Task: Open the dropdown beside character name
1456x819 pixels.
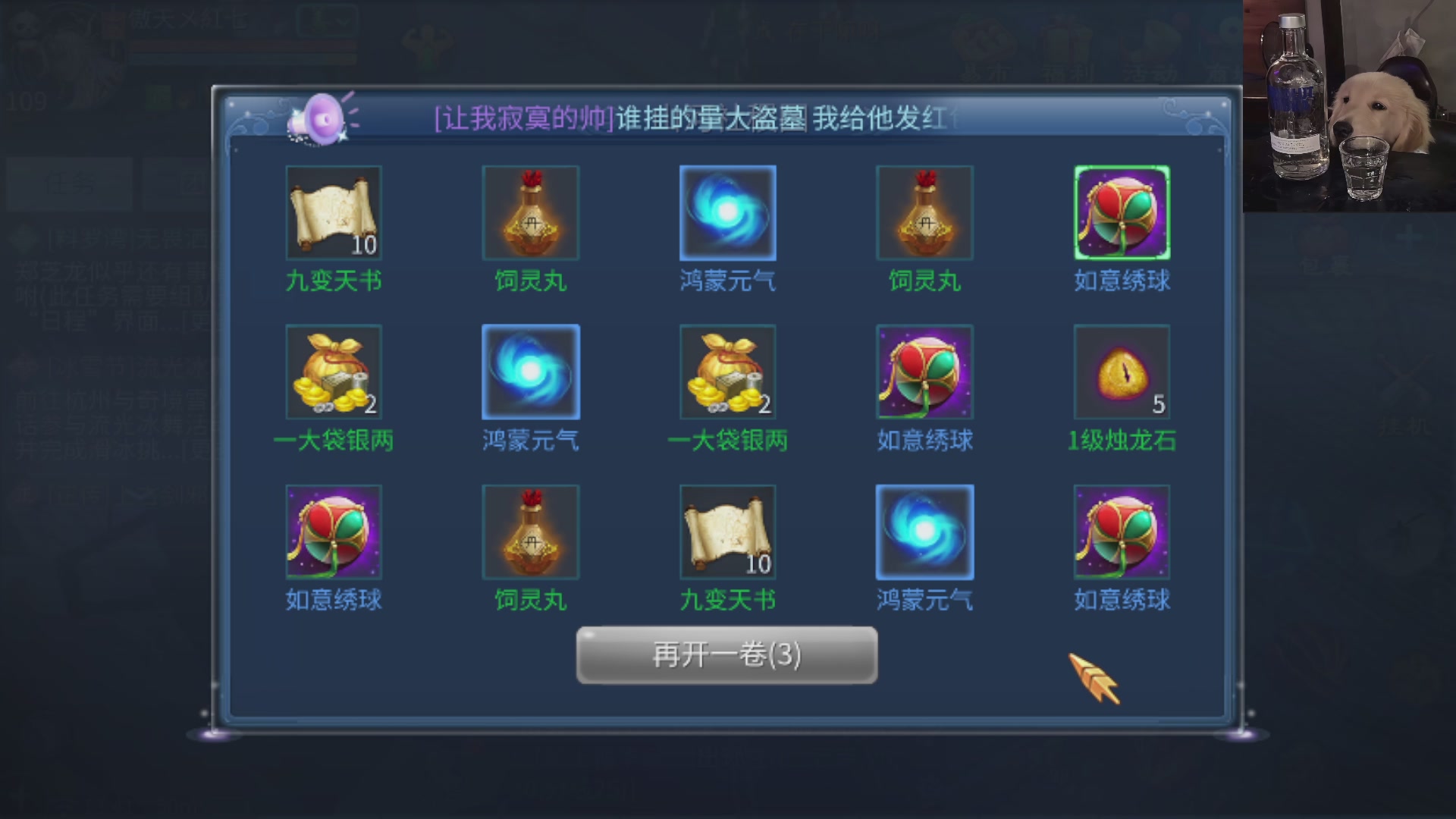Action: point(328,23)
